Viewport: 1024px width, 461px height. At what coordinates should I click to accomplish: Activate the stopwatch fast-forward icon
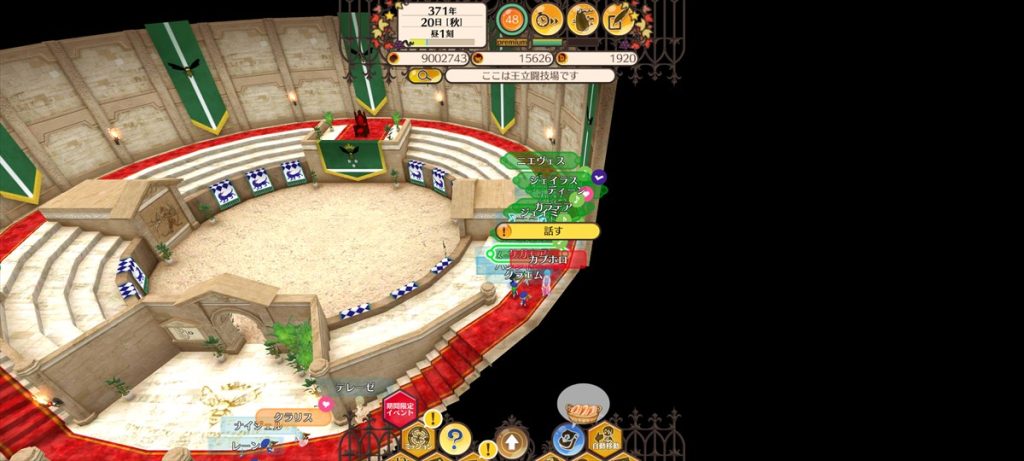pyautogui.click(x=547, y=18)
